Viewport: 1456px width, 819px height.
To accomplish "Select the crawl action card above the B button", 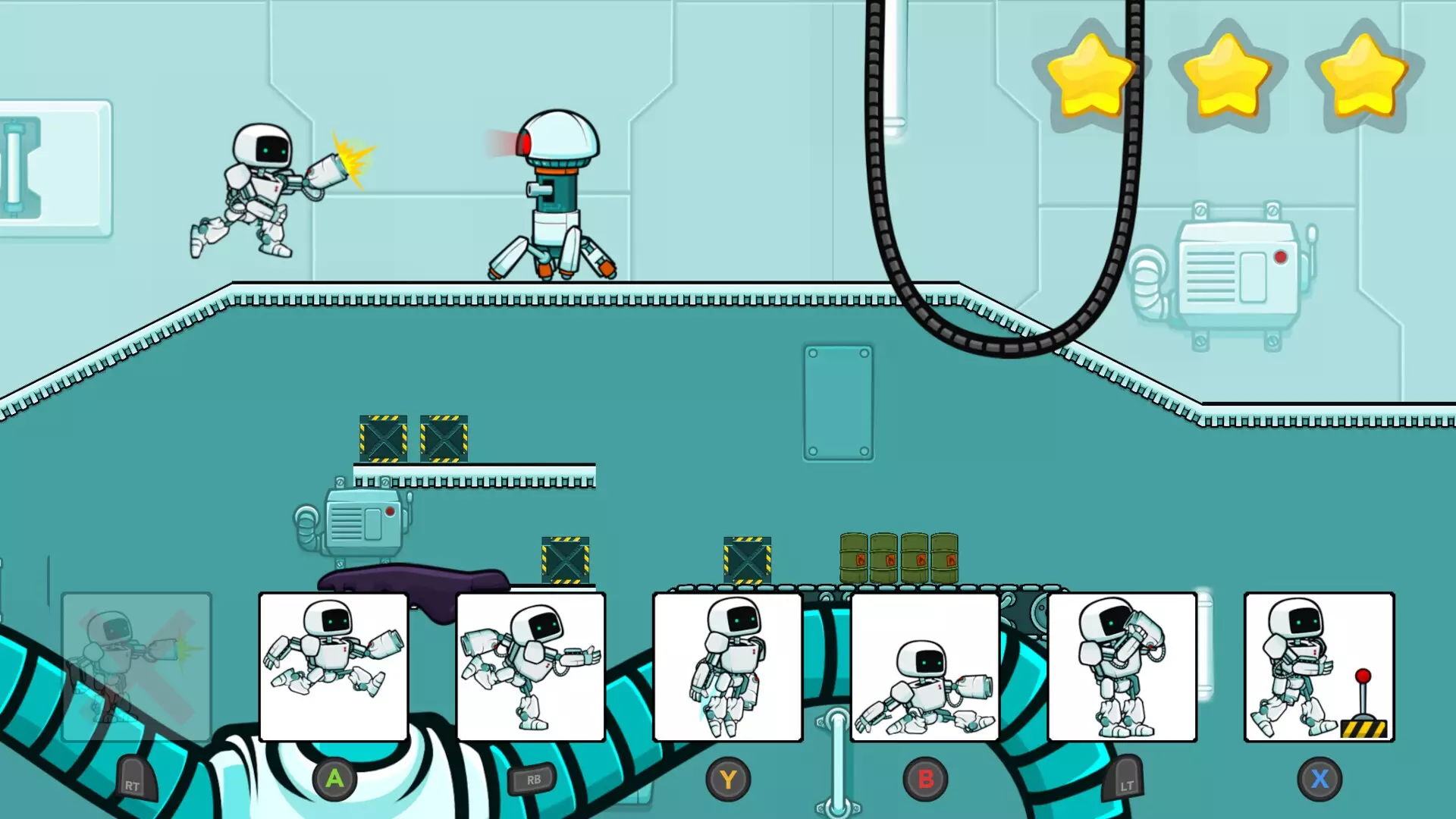I will [925, 667].
